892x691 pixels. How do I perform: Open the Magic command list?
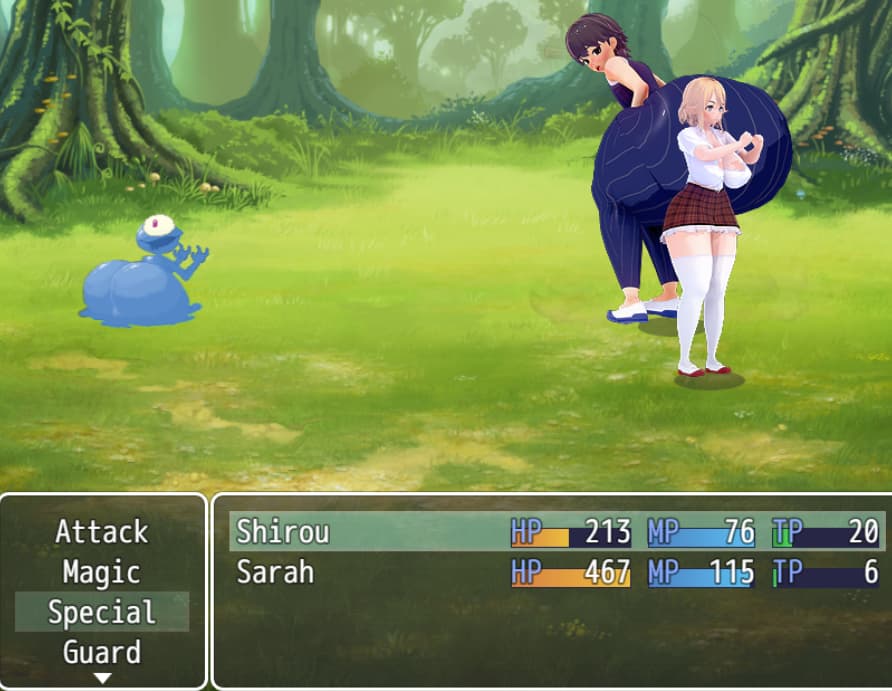point(102,572)
